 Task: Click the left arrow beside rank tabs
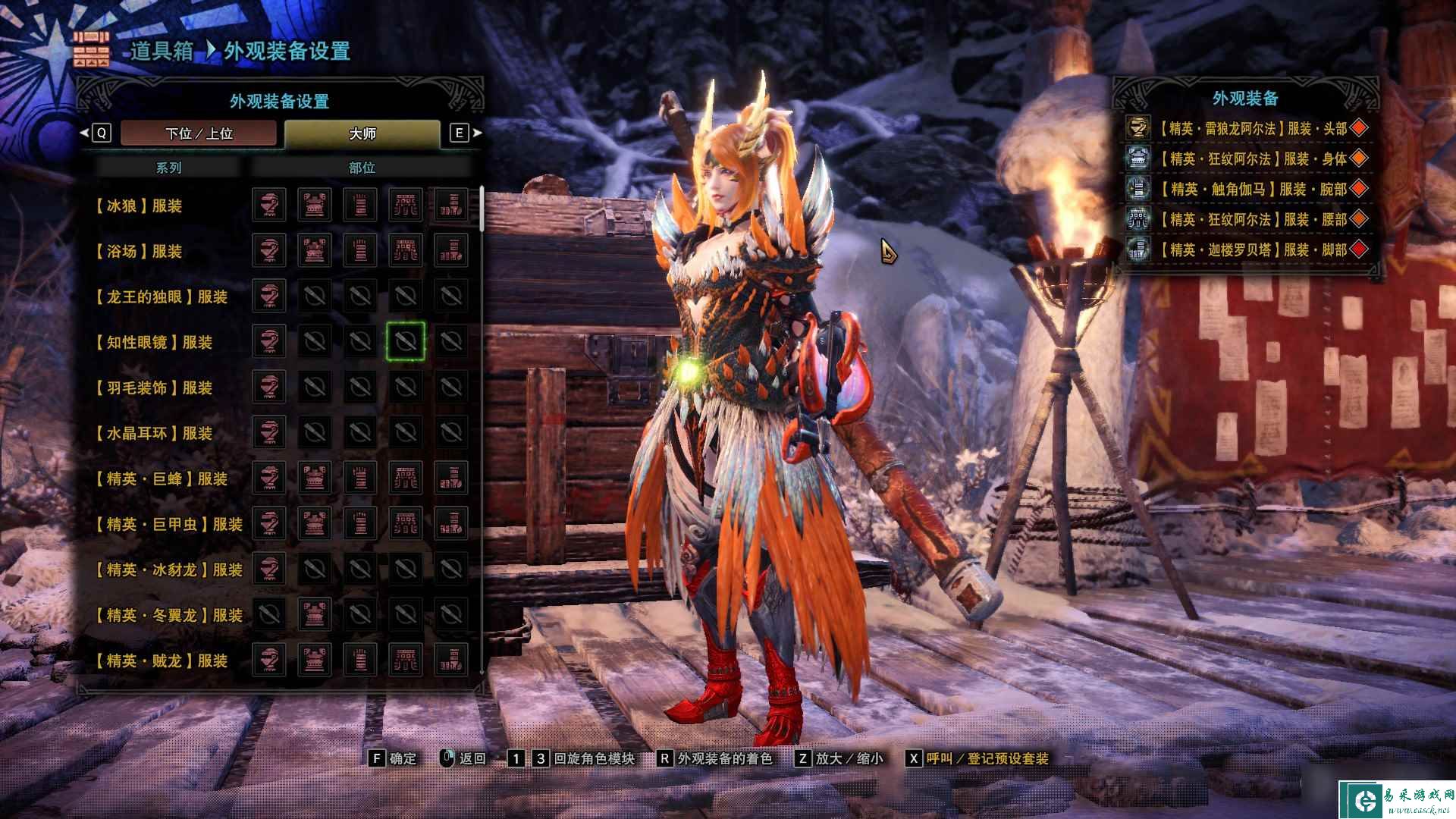coord(84,133)
